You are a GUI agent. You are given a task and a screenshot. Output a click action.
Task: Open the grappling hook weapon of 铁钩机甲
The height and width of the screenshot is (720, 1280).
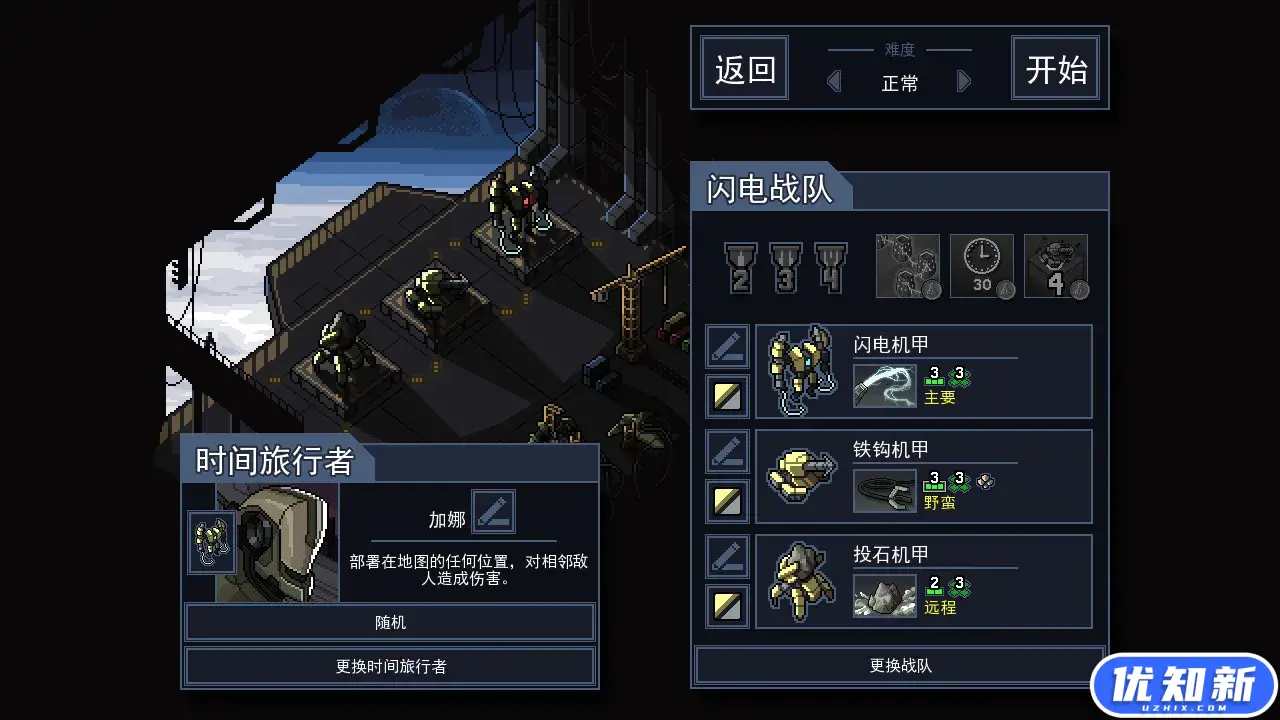point(884,488)
